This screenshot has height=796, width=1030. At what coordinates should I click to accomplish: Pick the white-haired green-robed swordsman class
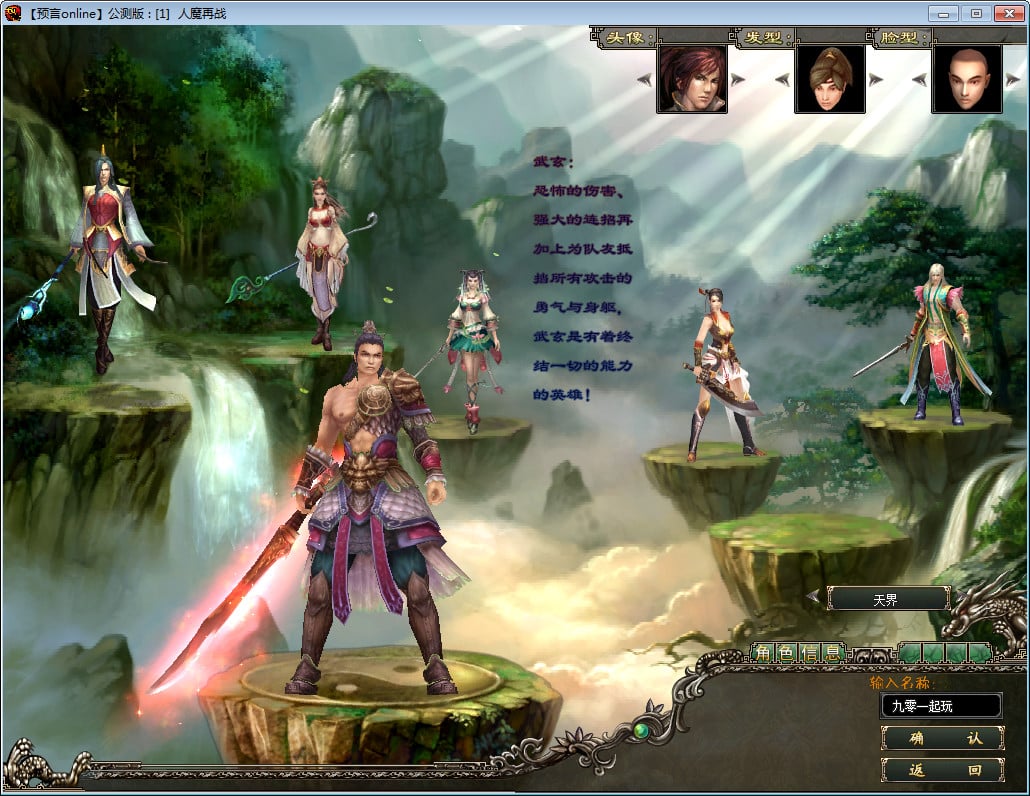tap(935, 340)
